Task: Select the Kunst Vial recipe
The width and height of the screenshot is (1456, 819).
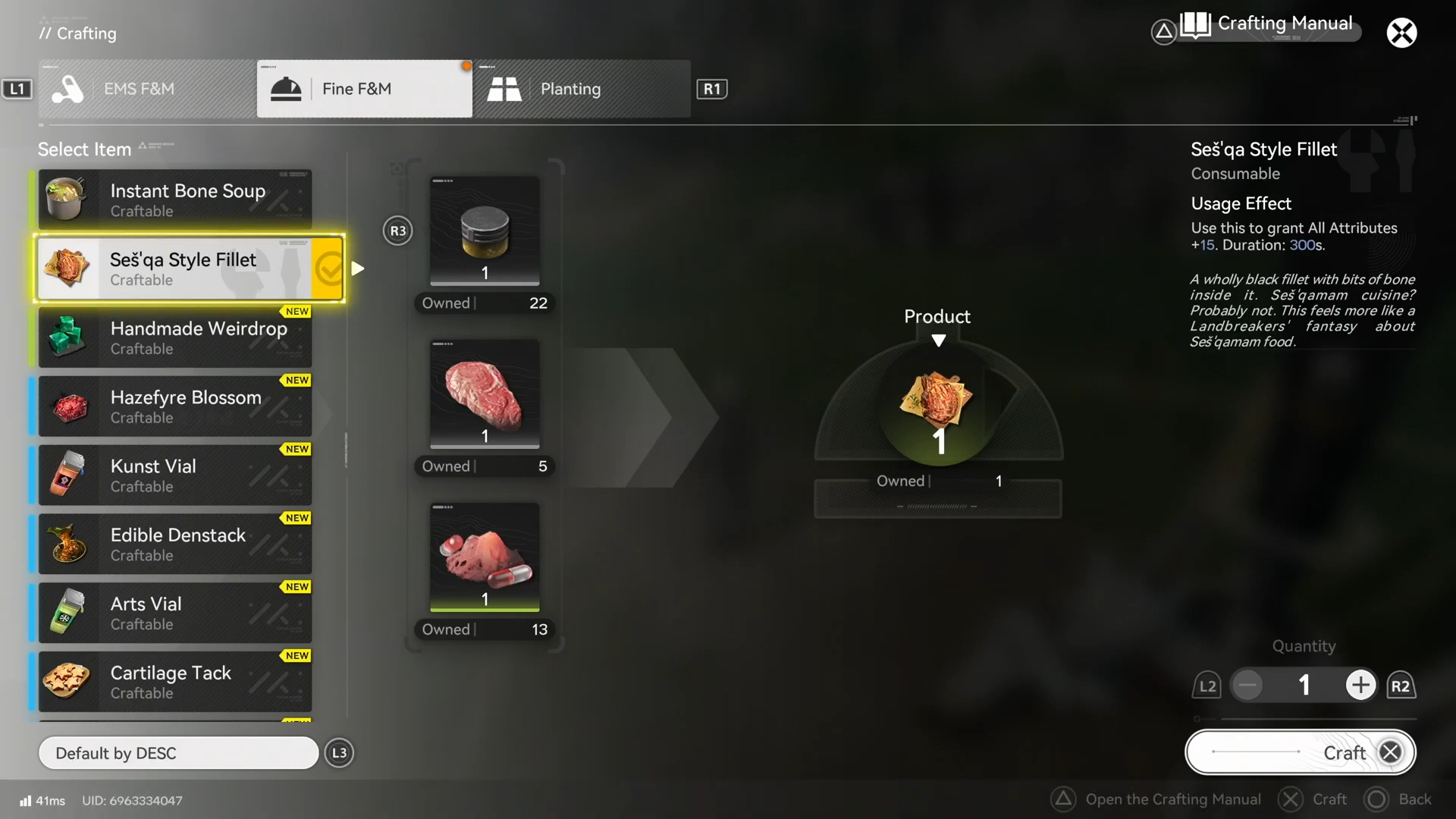Action: click(x=175, y=475)
